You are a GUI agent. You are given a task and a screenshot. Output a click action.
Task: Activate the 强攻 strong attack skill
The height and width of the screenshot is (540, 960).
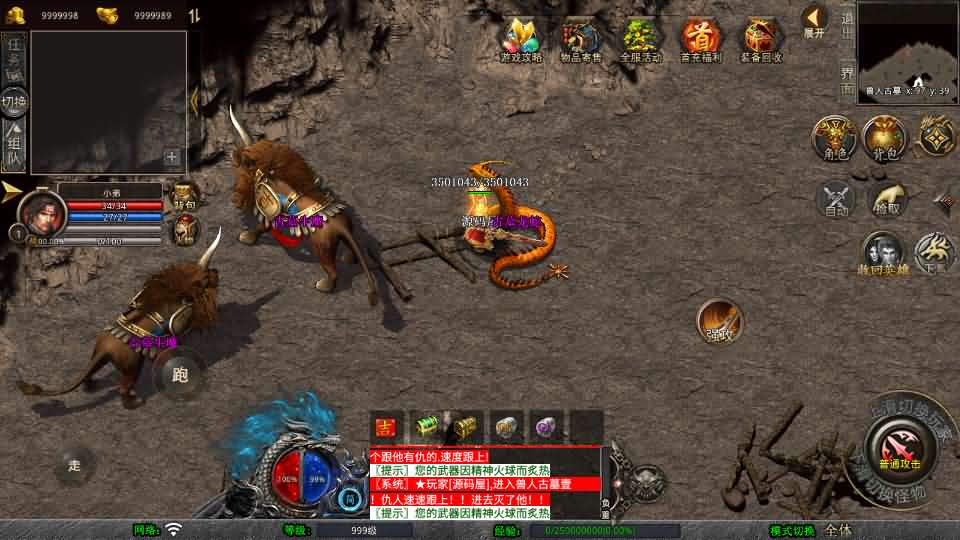719,320
